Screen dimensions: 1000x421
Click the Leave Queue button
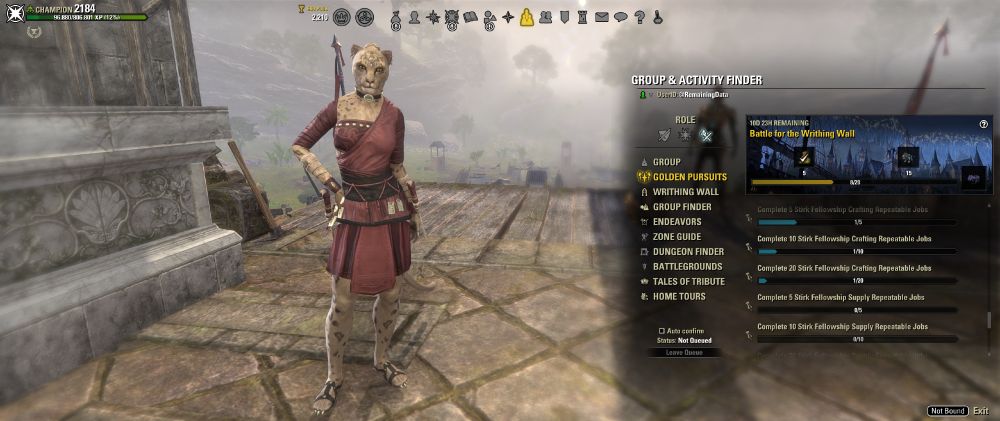[685, 353]
